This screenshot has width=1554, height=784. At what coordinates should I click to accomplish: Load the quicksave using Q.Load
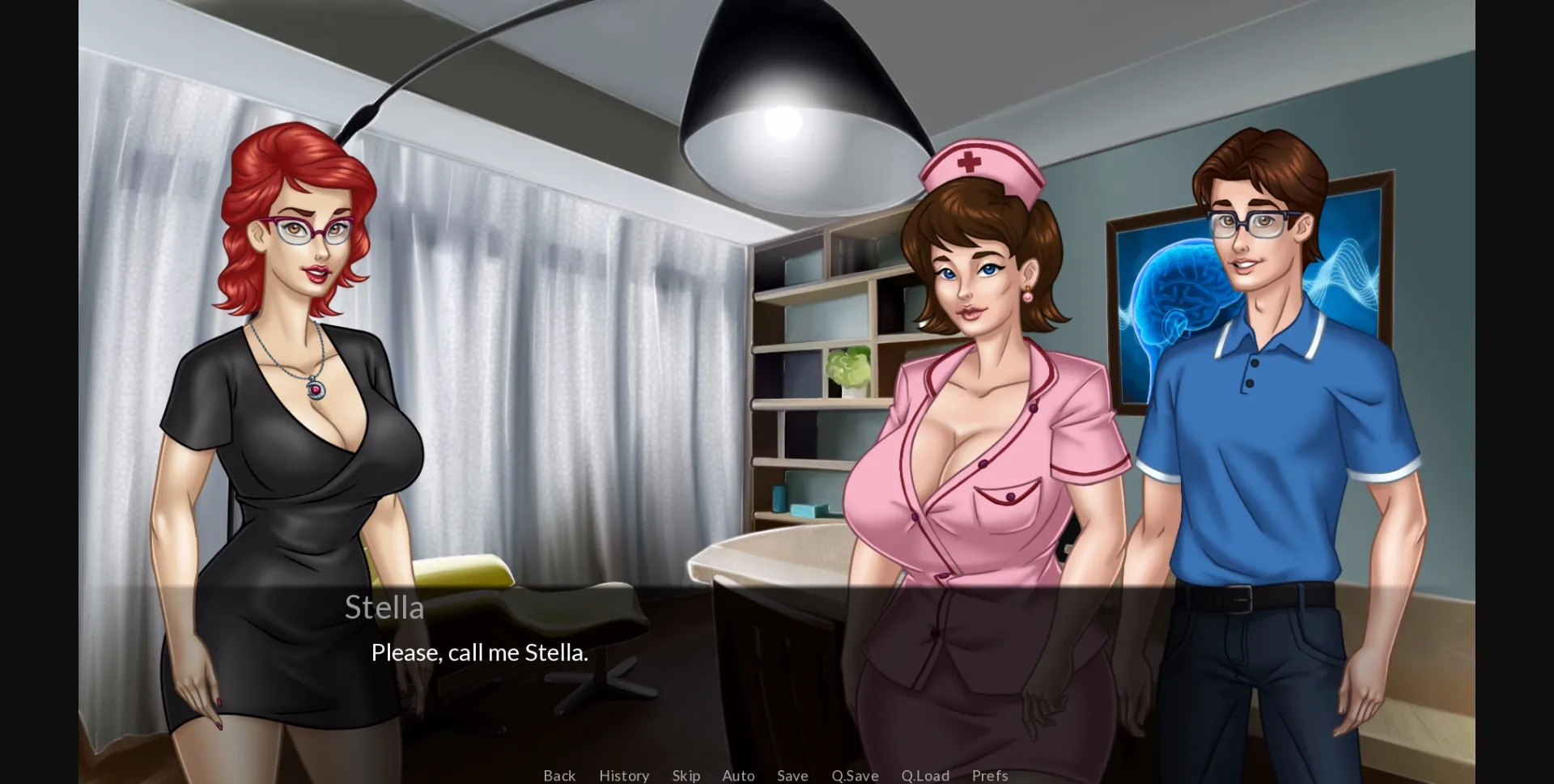click(925, 775)
